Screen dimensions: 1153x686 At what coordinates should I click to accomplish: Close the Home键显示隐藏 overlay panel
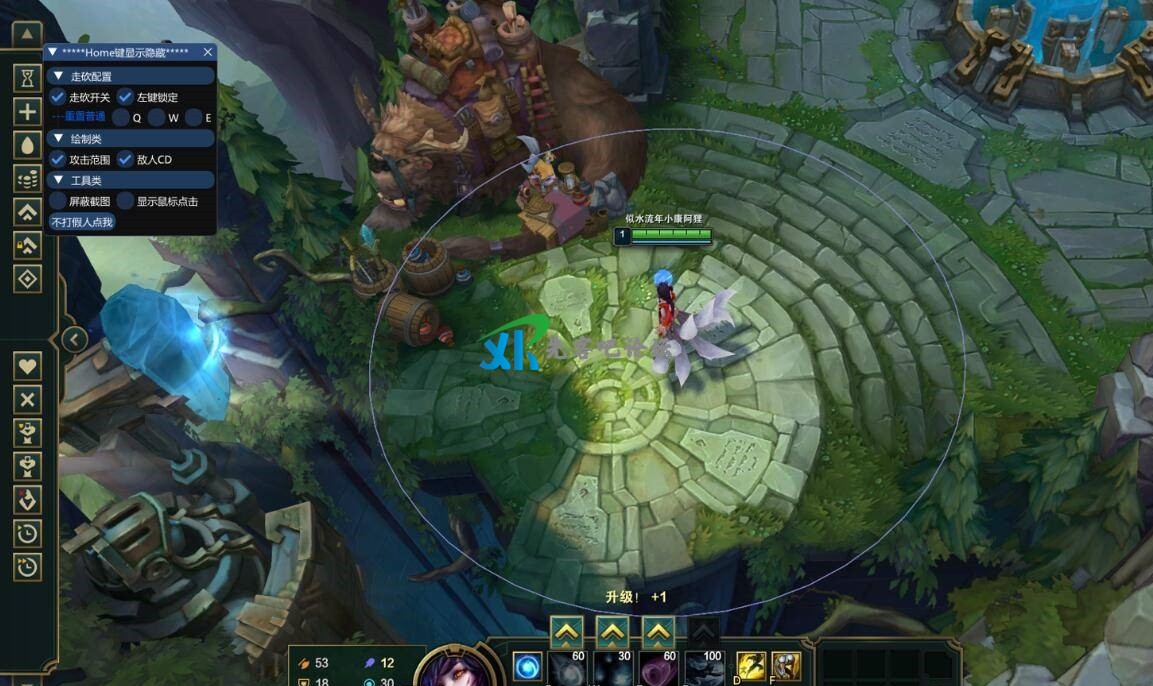[208, 52]
